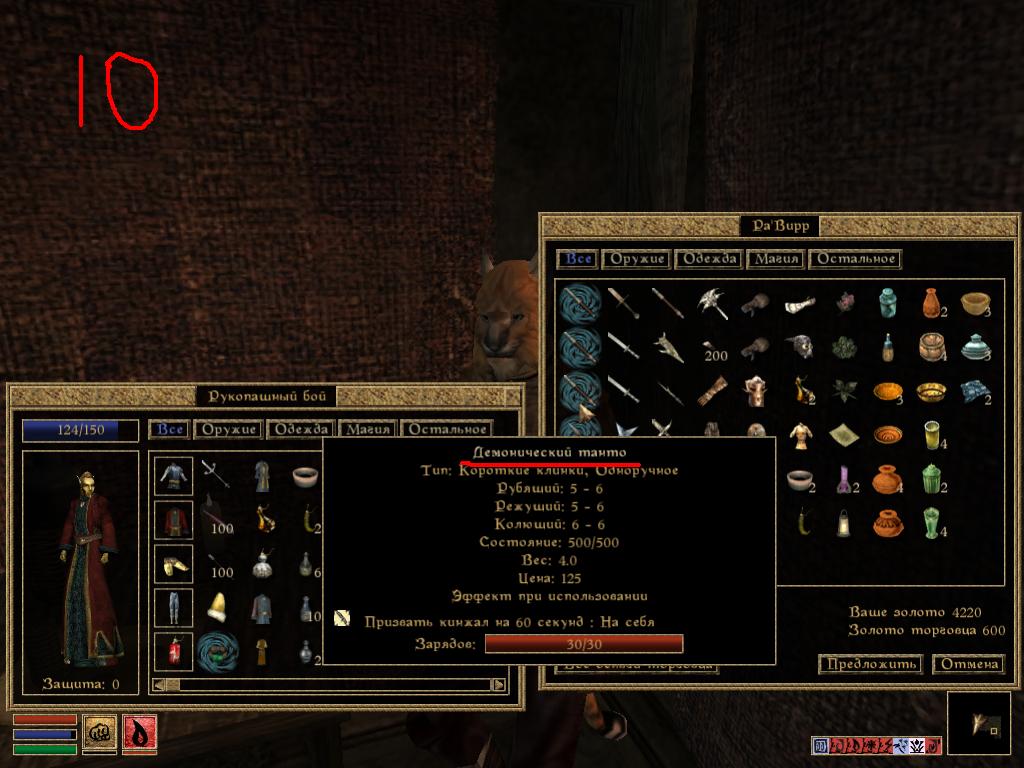Select merchant's Остальное tab
The height and width of the screenshot is (768, 1024).
[854, 259]
